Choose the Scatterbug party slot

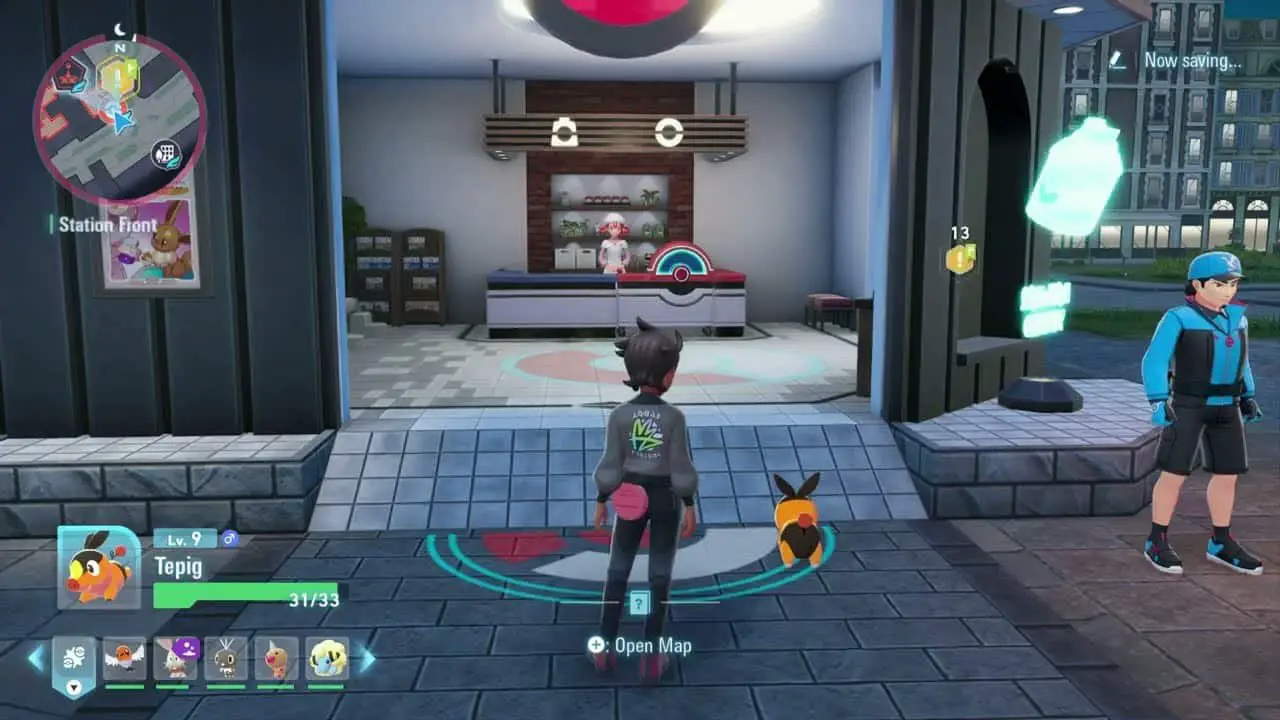click(226, 658)
